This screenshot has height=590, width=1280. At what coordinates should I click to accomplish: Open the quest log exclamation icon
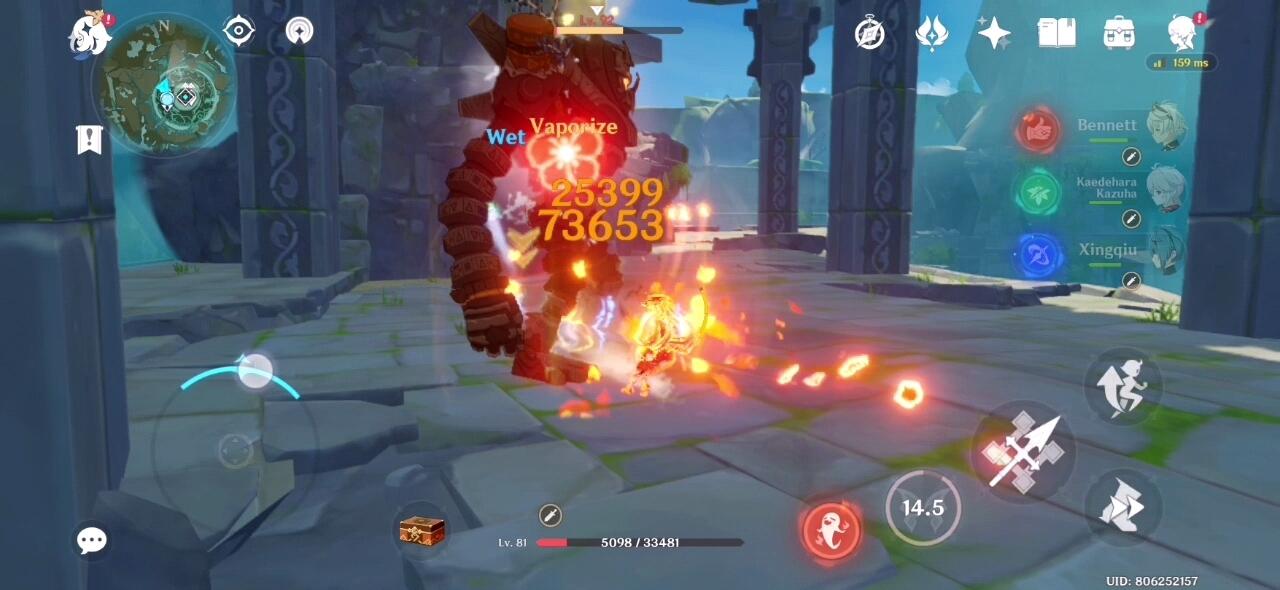[x=90, y=140]
